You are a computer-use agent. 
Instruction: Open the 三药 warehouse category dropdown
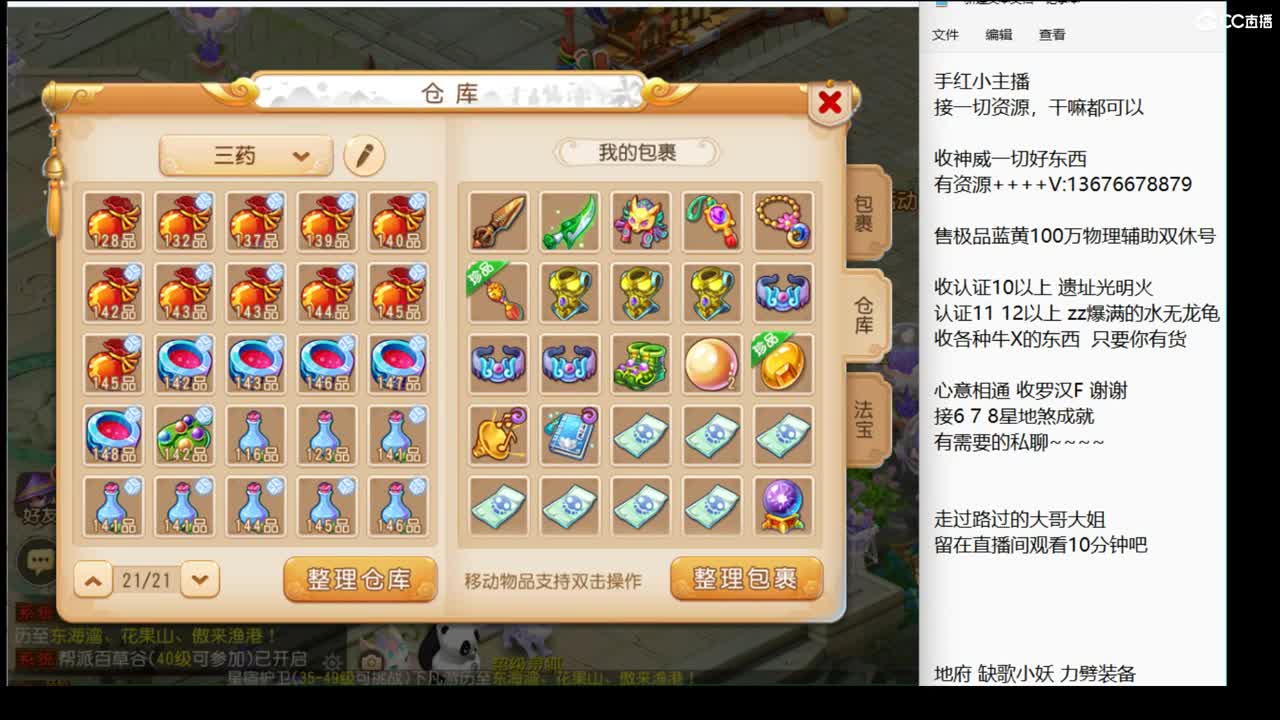click(x=243, y=155)
